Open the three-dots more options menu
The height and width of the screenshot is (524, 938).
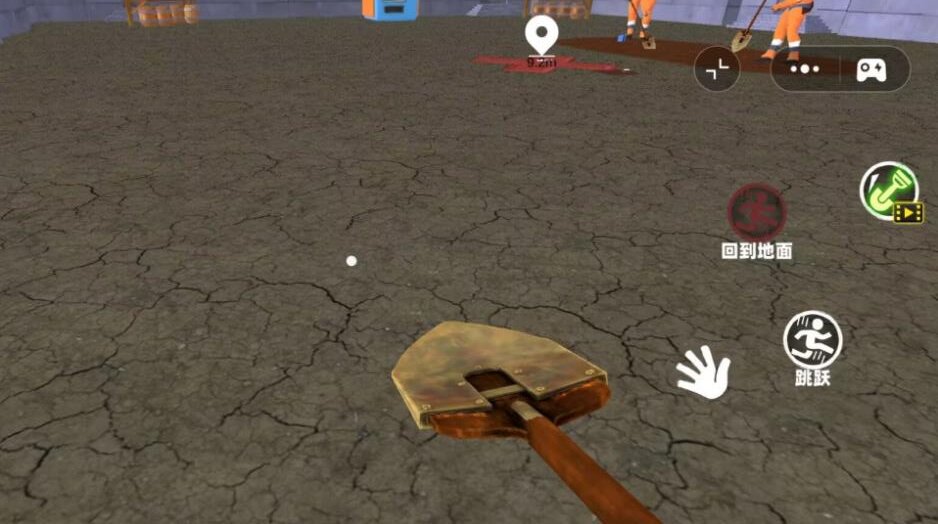click(x=805, y=70)
